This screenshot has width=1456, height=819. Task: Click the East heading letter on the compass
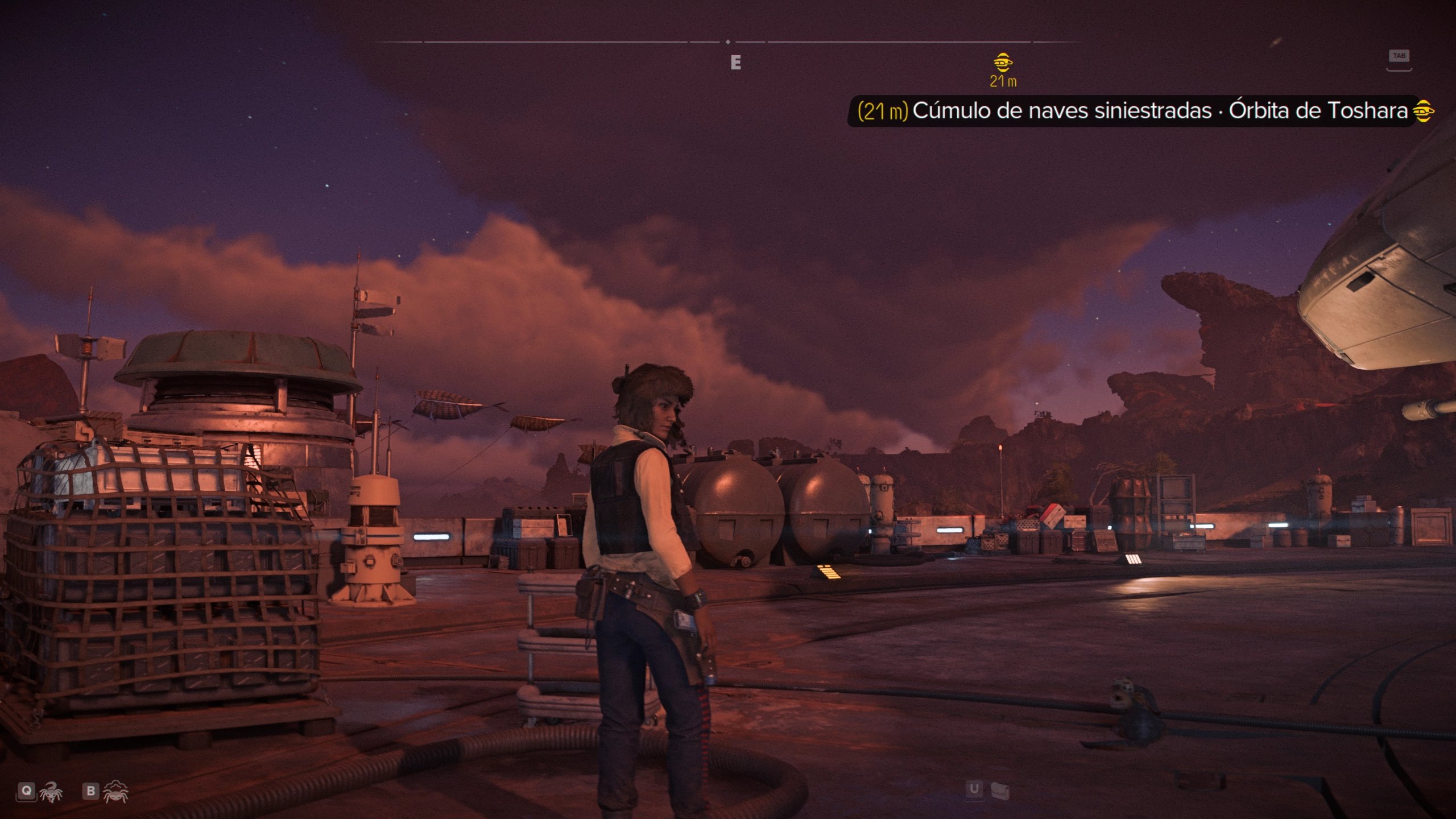pos(735,63)
